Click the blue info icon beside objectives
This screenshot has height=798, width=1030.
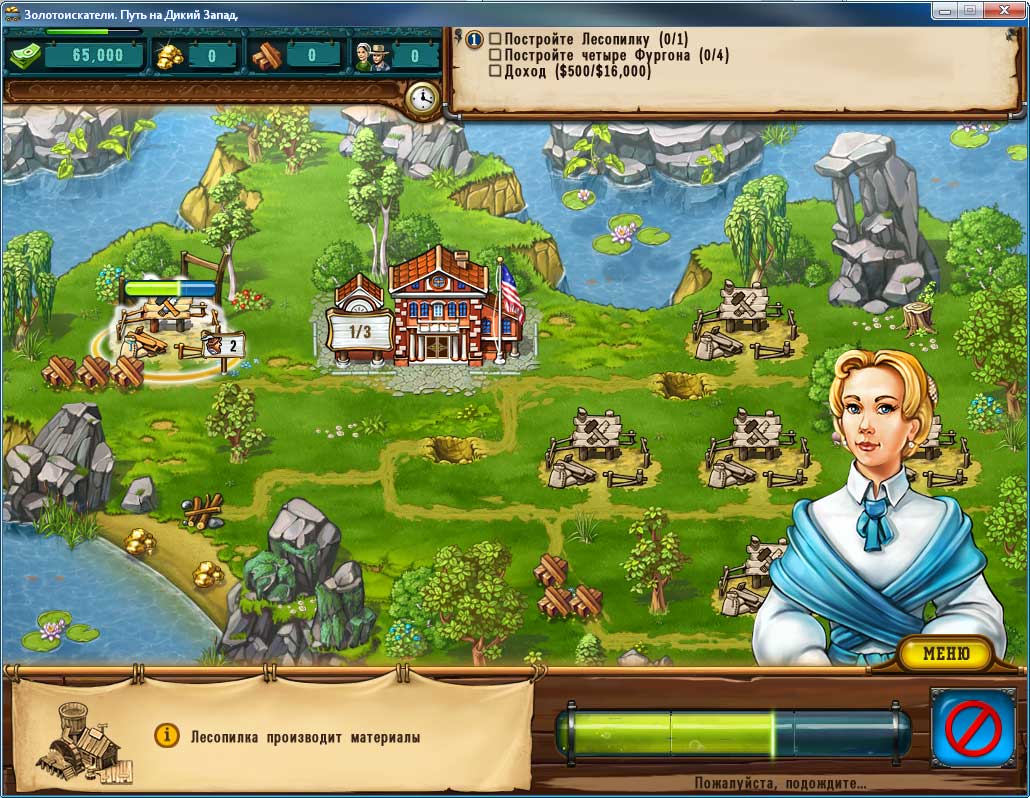click(475, 39)
